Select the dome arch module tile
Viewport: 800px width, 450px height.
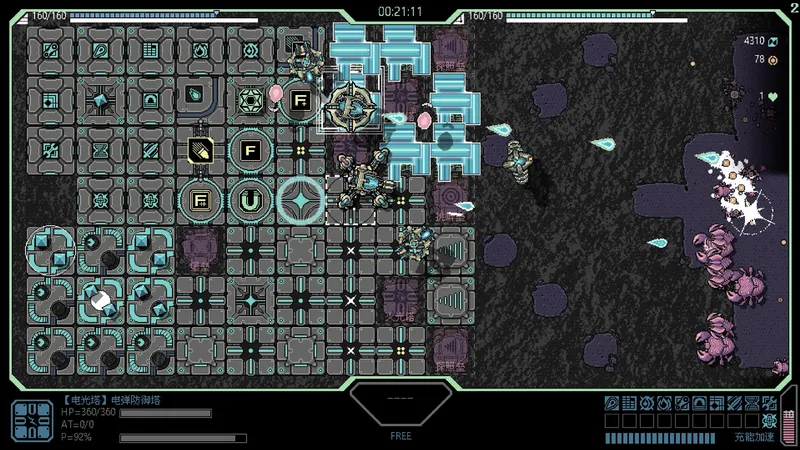150,100
